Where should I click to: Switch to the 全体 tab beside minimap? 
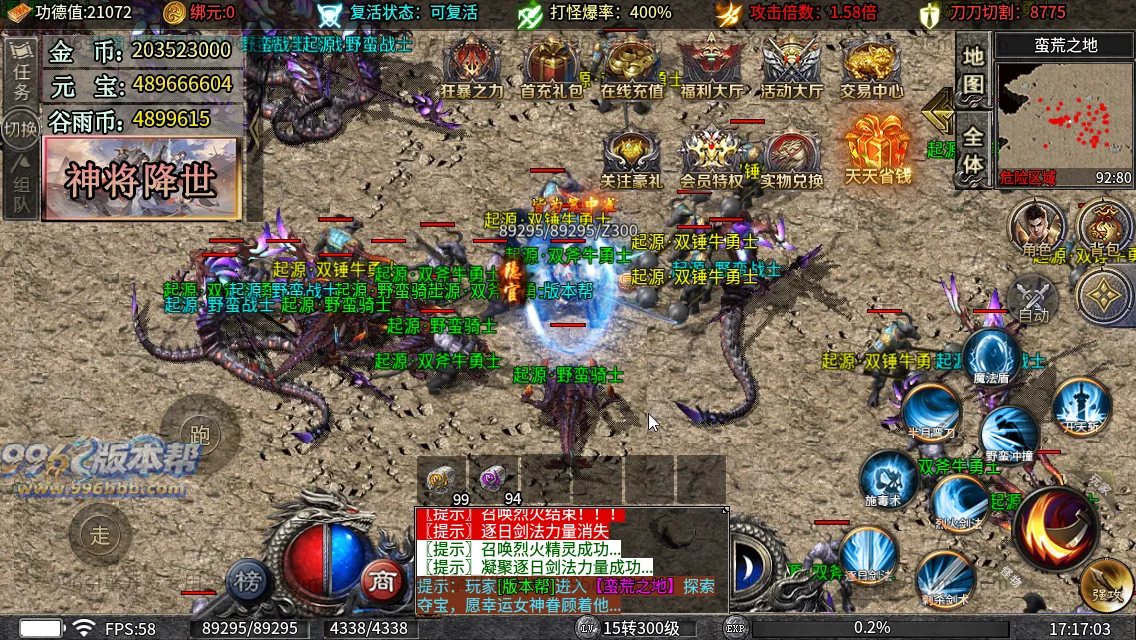coord(973,150)
